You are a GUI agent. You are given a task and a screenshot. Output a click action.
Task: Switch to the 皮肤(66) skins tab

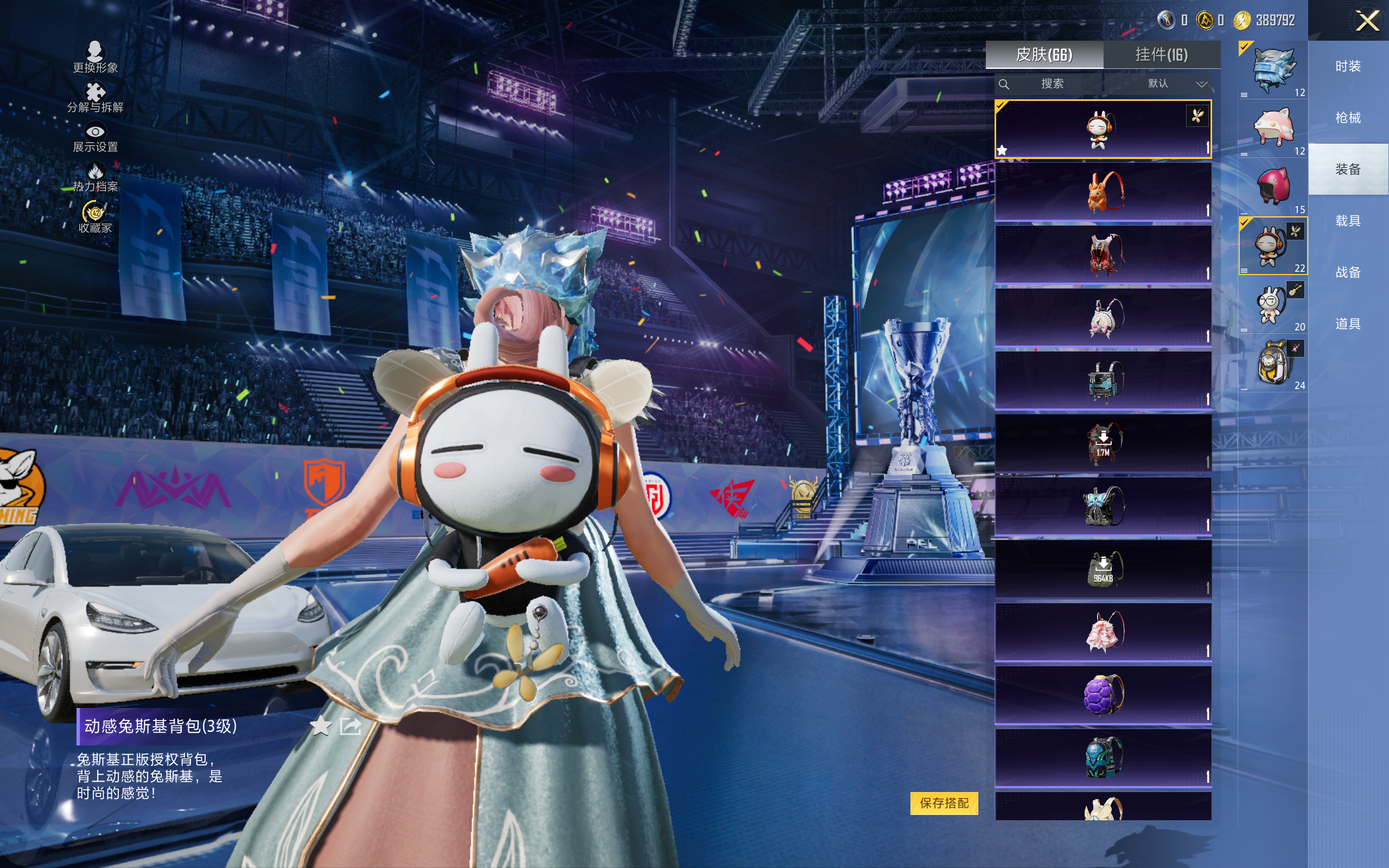[1044, 55]
